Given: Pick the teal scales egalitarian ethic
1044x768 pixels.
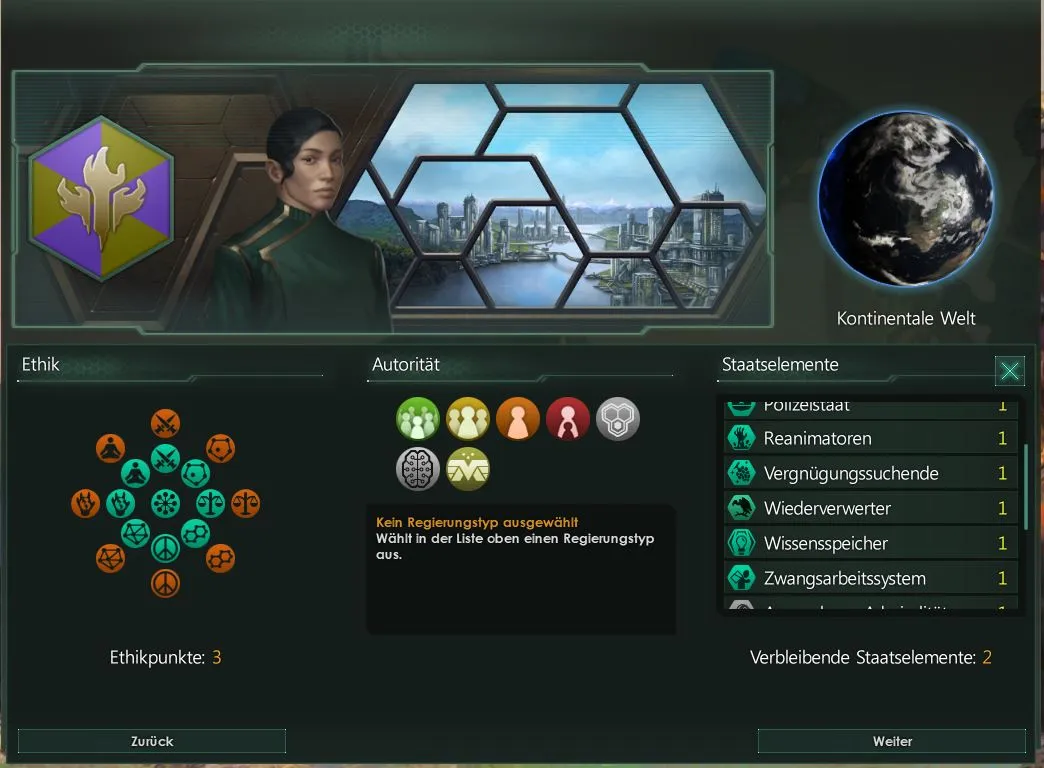Looking at the screenshot, I should pyautogui.click(x=211, y=503).
